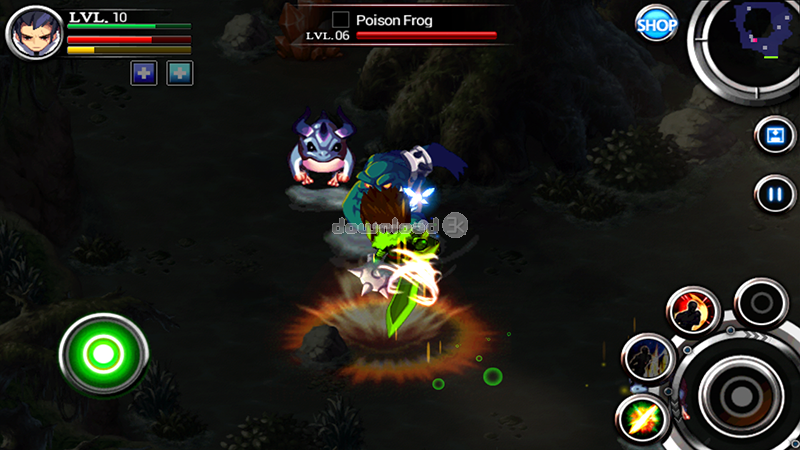Tap the empty grey ring skill button
Viewport: 800px width, 450px height.
(762, 302)
